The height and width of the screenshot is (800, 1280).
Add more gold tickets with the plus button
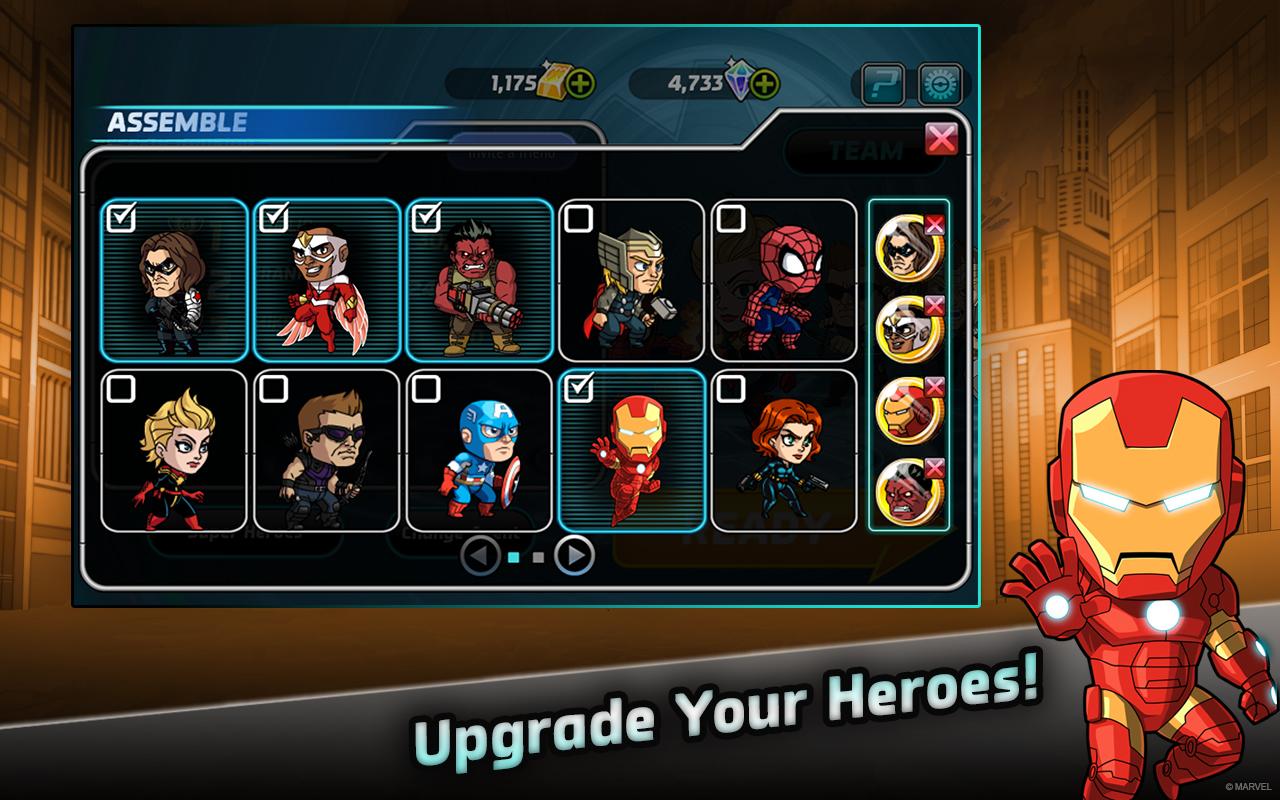pos(580,84)
